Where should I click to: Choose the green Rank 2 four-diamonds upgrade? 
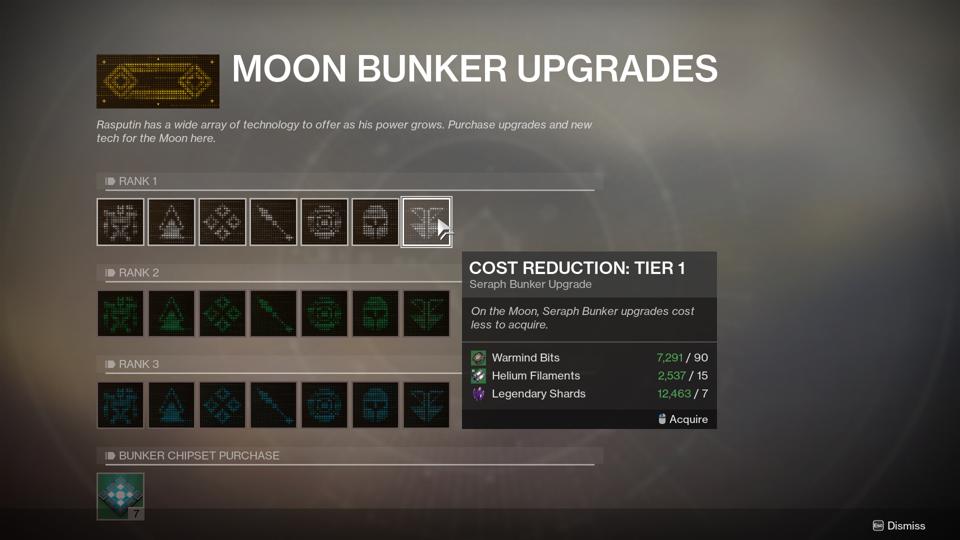(x=222, y=313)
